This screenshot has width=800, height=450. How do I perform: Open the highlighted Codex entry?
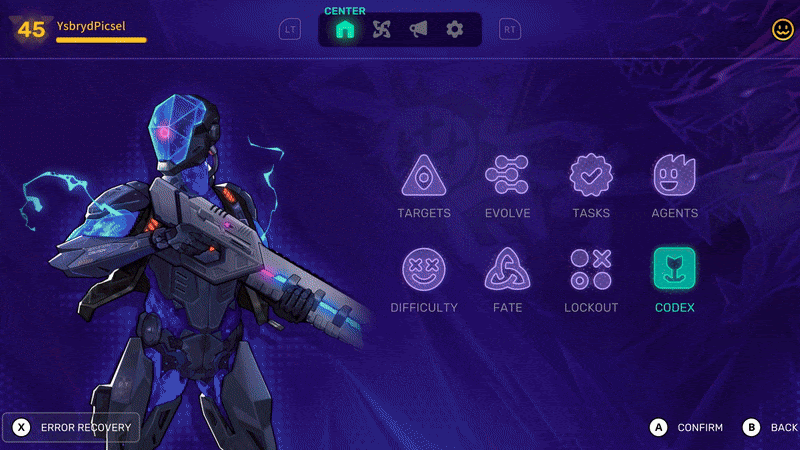pos(674,269)
